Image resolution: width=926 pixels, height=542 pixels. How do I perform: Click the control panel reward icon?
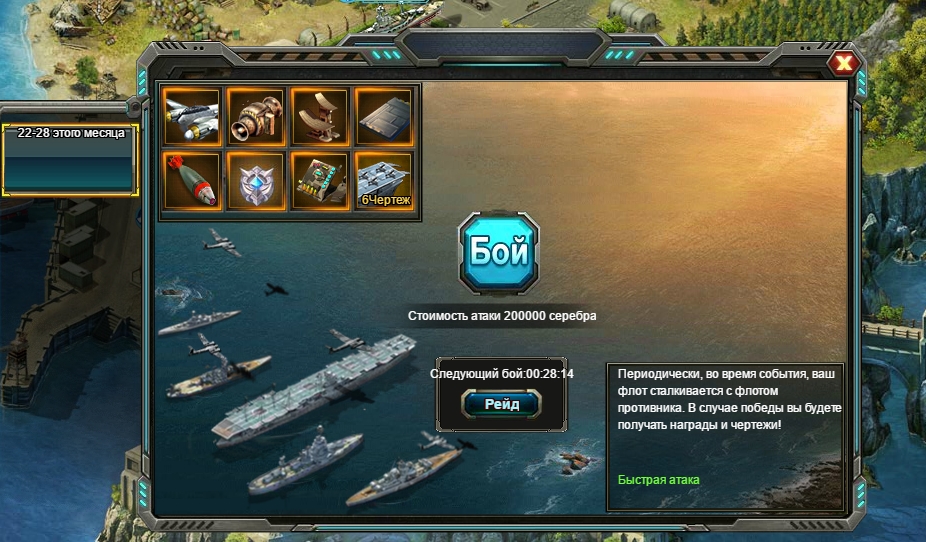click(x=320, y=181)
